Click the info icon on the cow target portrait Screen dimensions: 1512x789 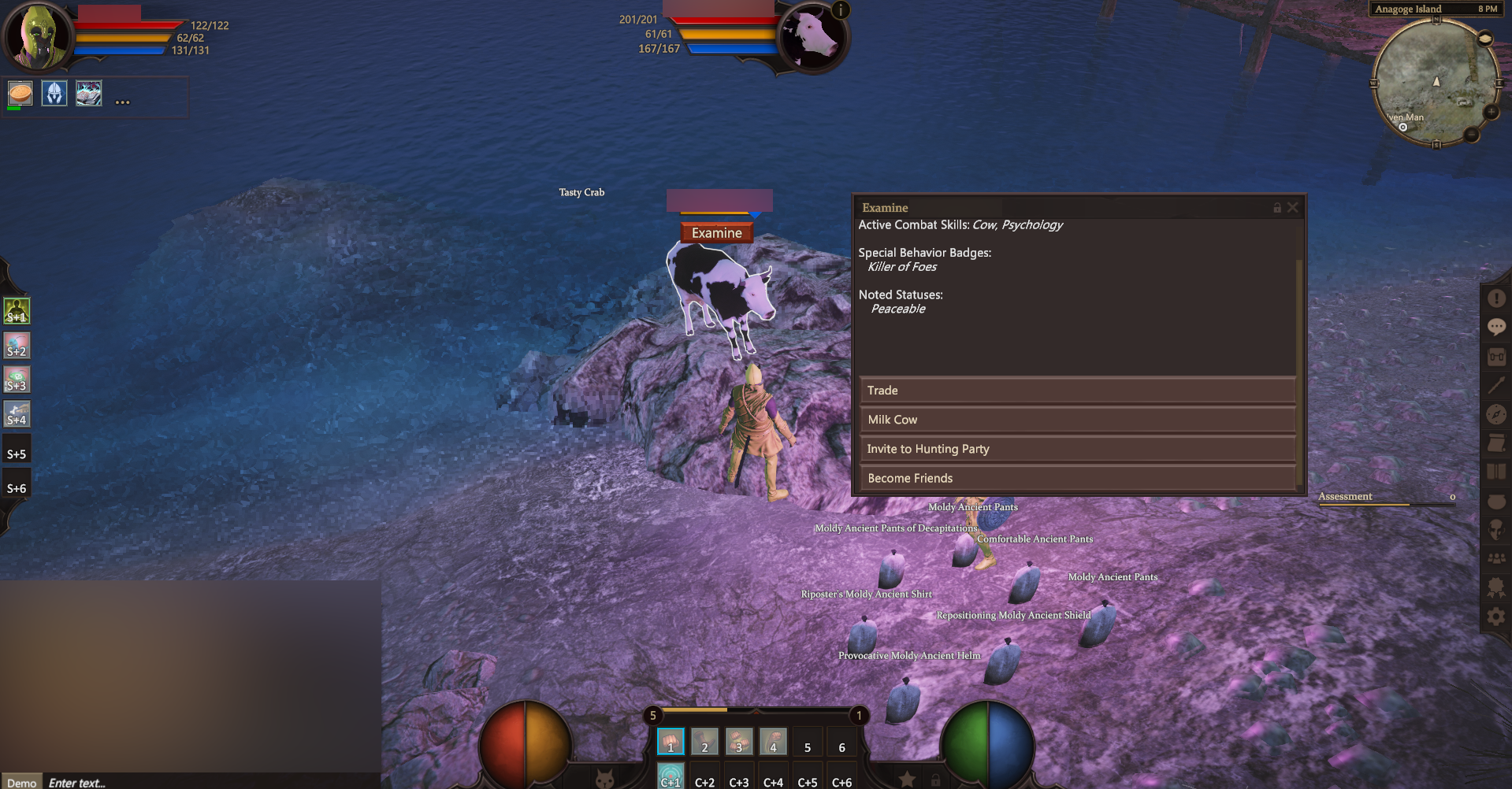click(841, 10)
